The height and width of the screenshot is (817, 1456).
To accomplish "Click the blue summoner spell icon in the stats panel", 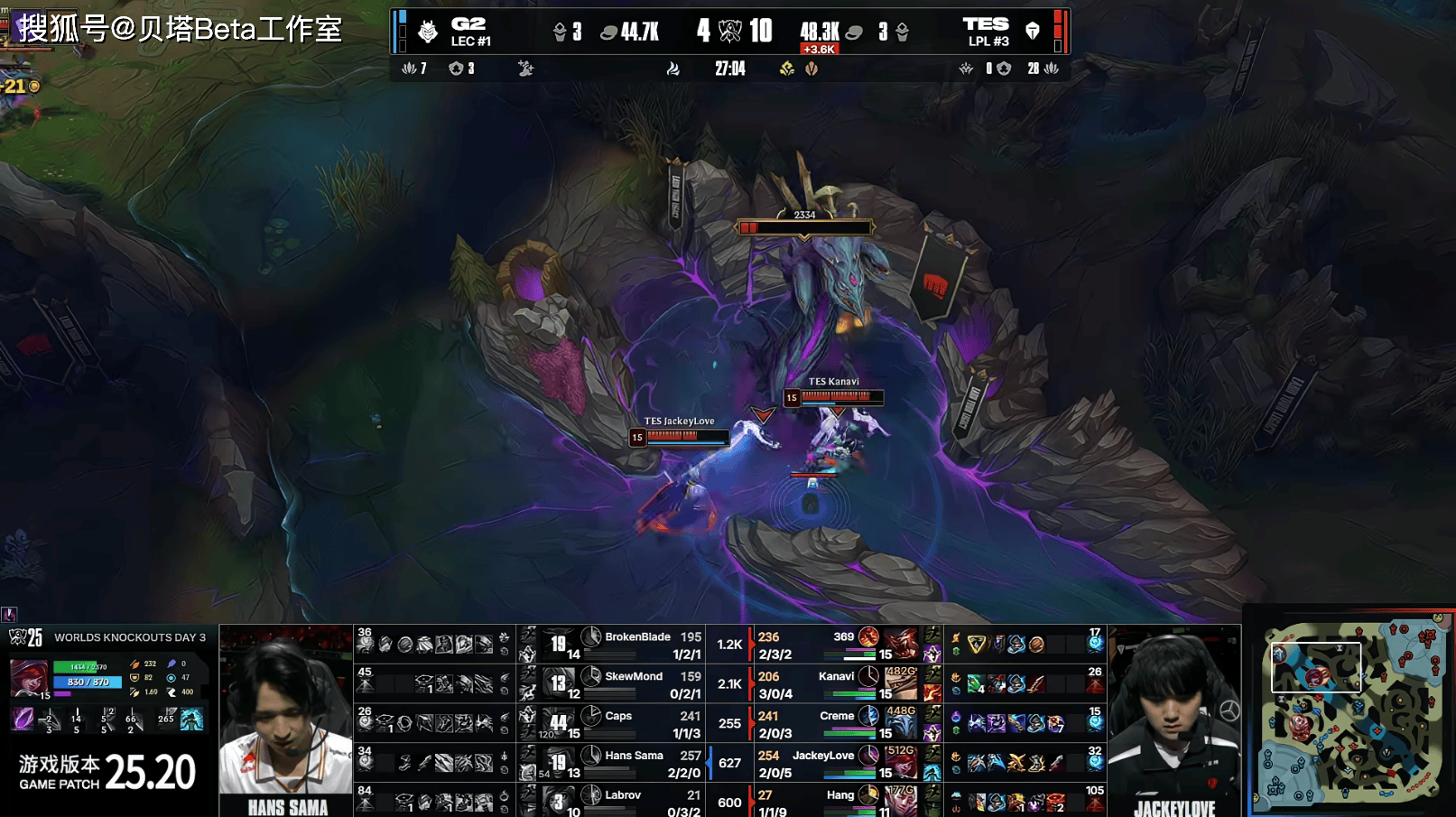I will 191,720.
